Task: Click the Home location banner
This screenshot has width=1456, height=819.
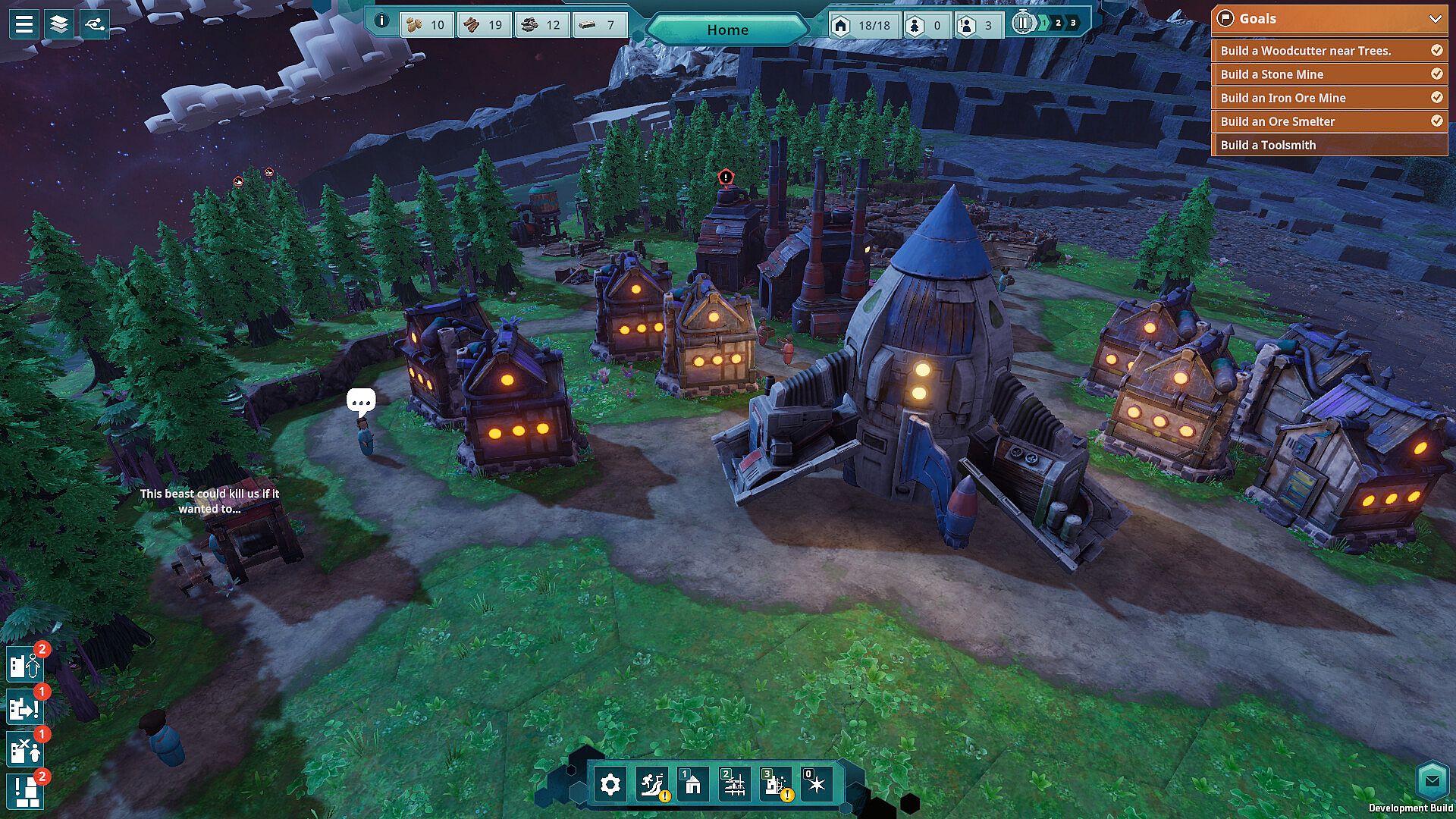Action: tap(727, 30)
